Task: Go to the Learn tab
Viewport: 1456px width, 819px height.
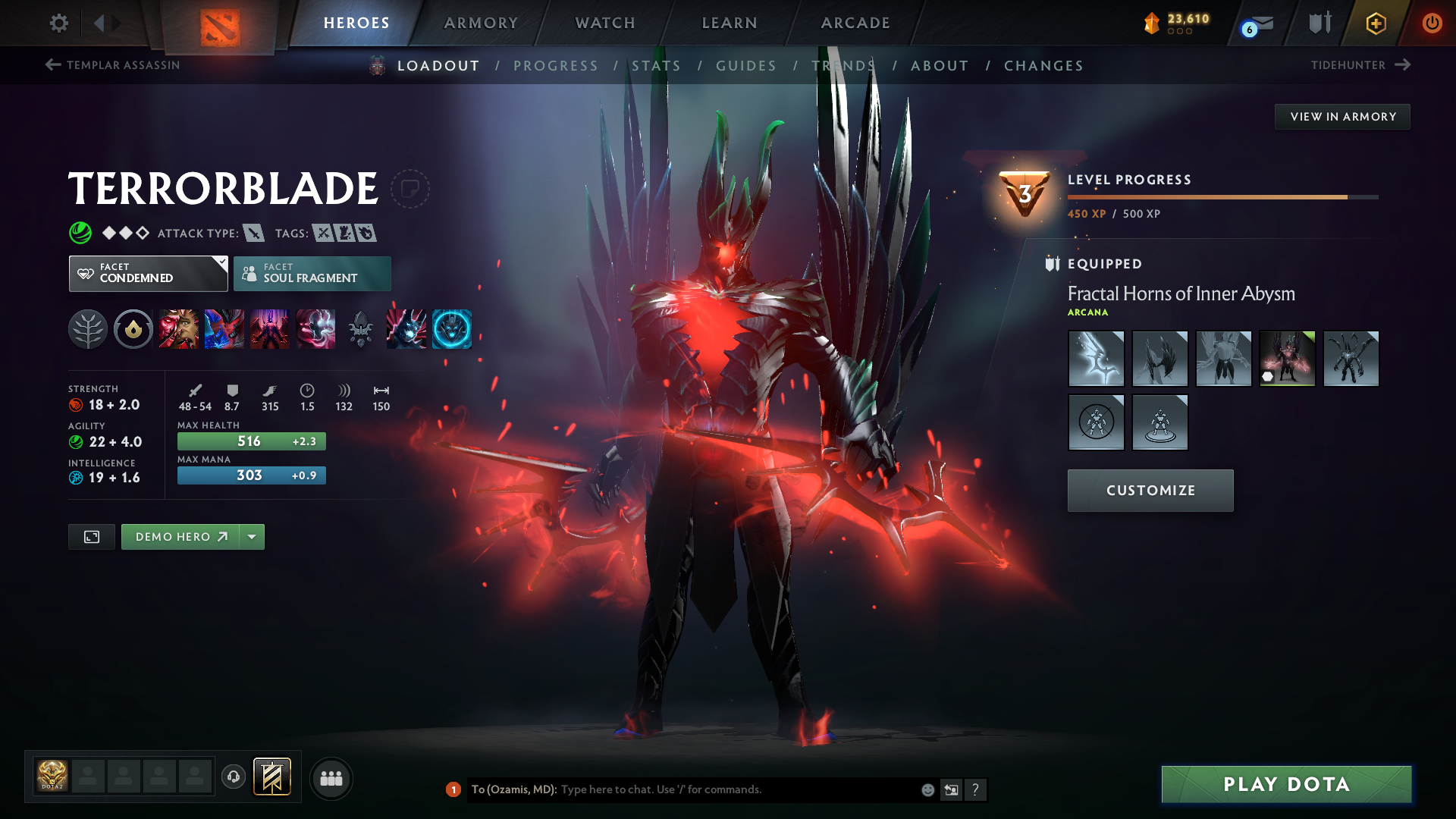Action: click(x=730, y=23)
